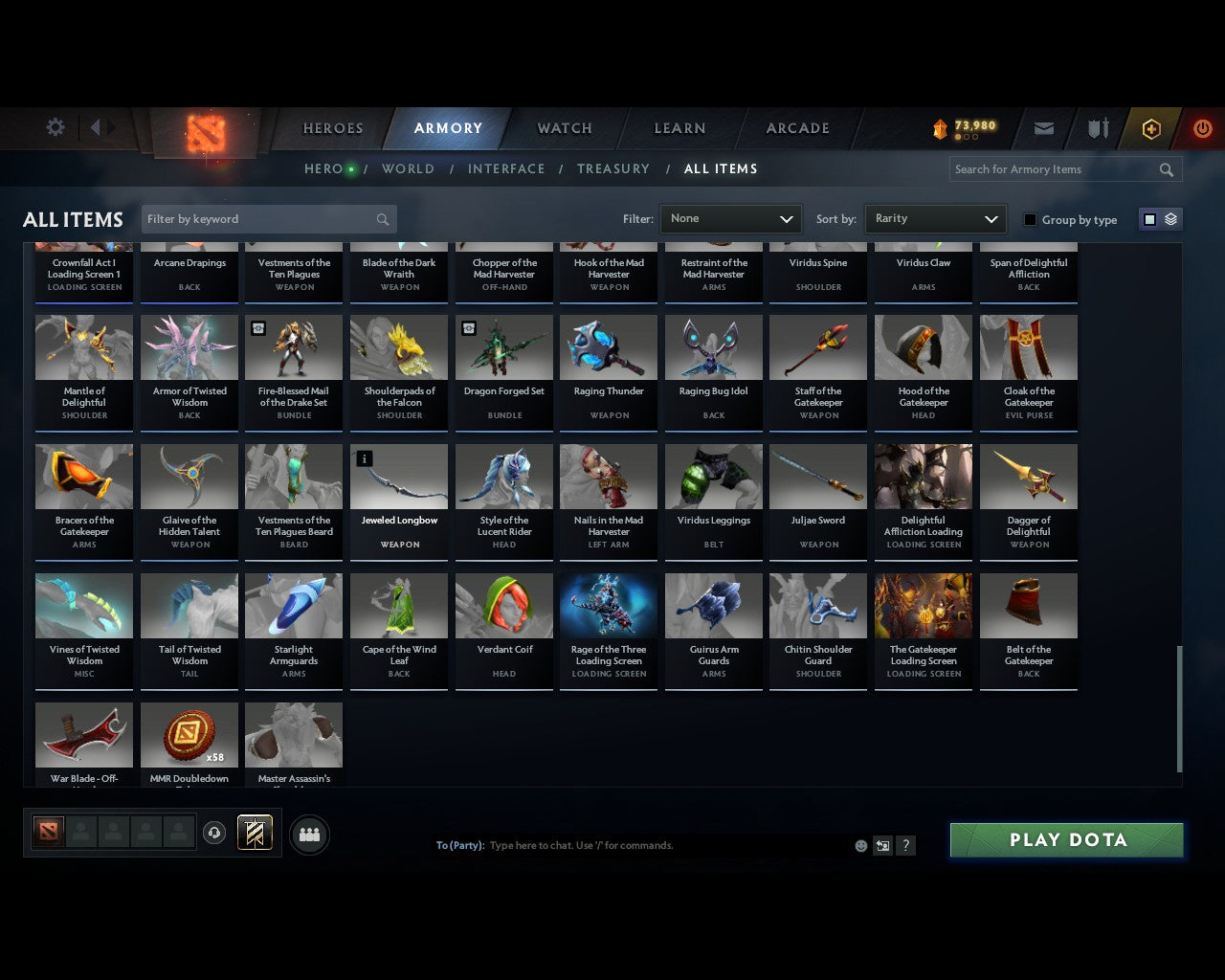Switch to the TREASURY tab
1225x980 pixels.
coord(613,168)
